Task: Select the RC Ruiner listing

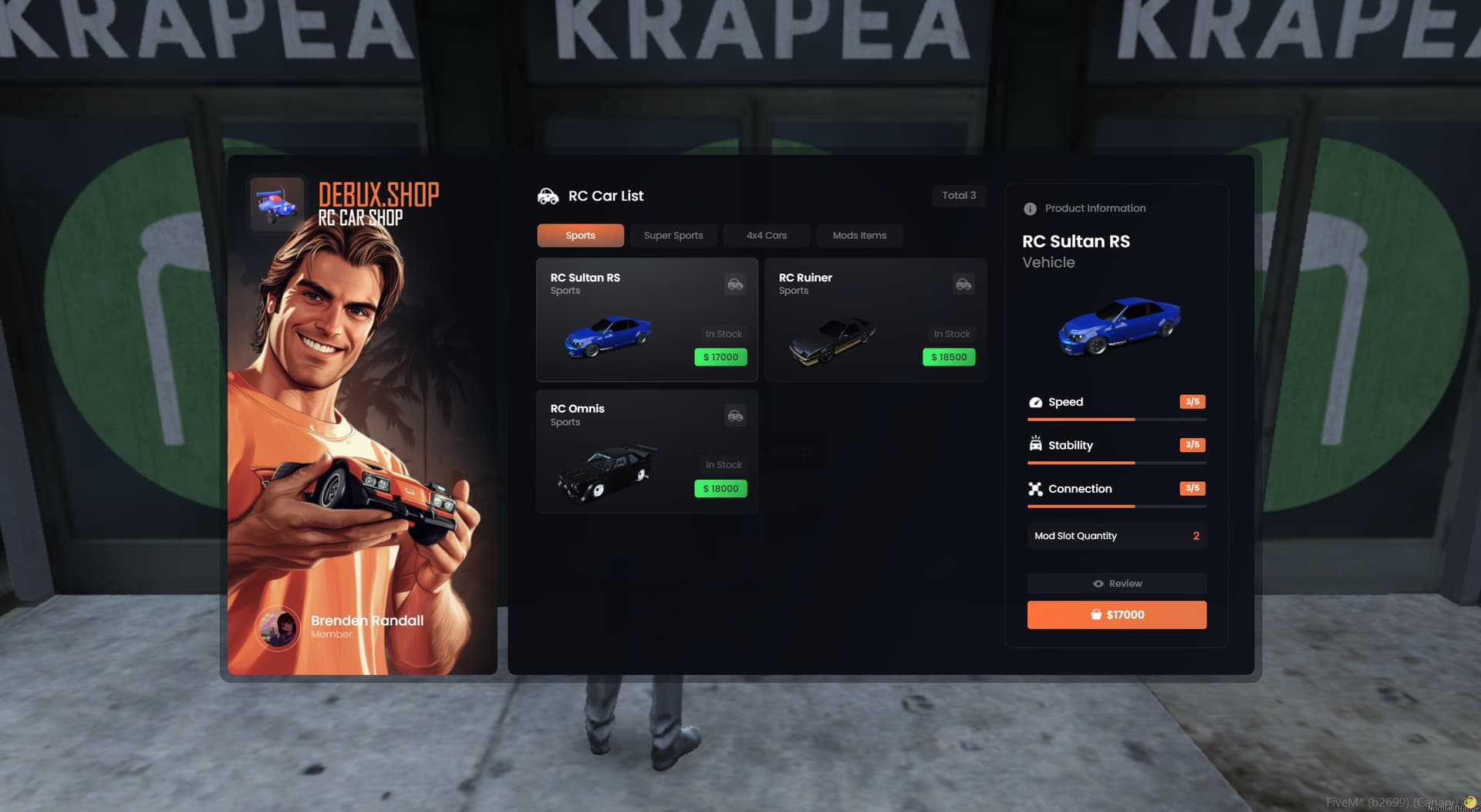Action: [x=875, y=319]
